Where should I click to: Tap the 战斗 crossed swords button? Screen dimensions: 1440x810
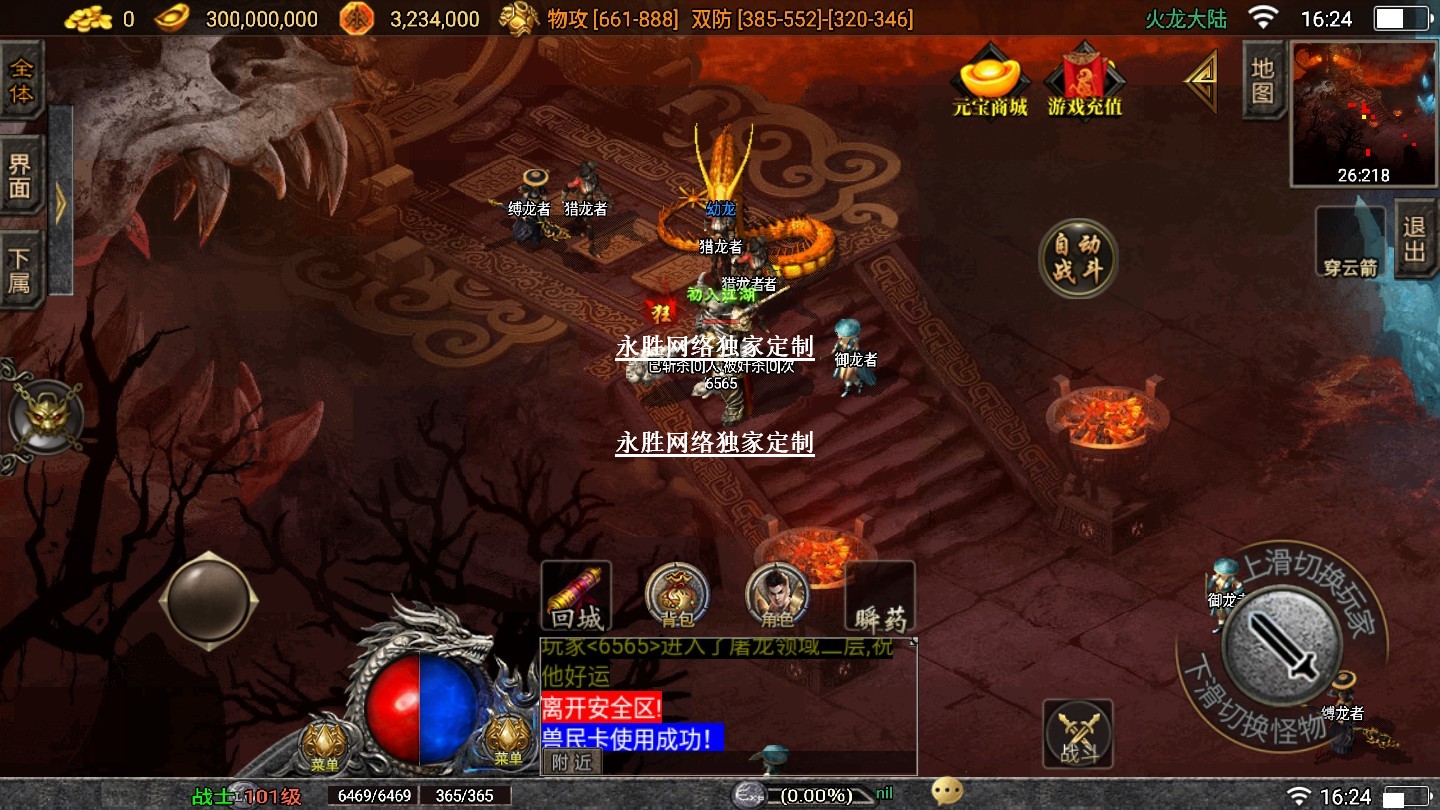(x=1078, y=733)
